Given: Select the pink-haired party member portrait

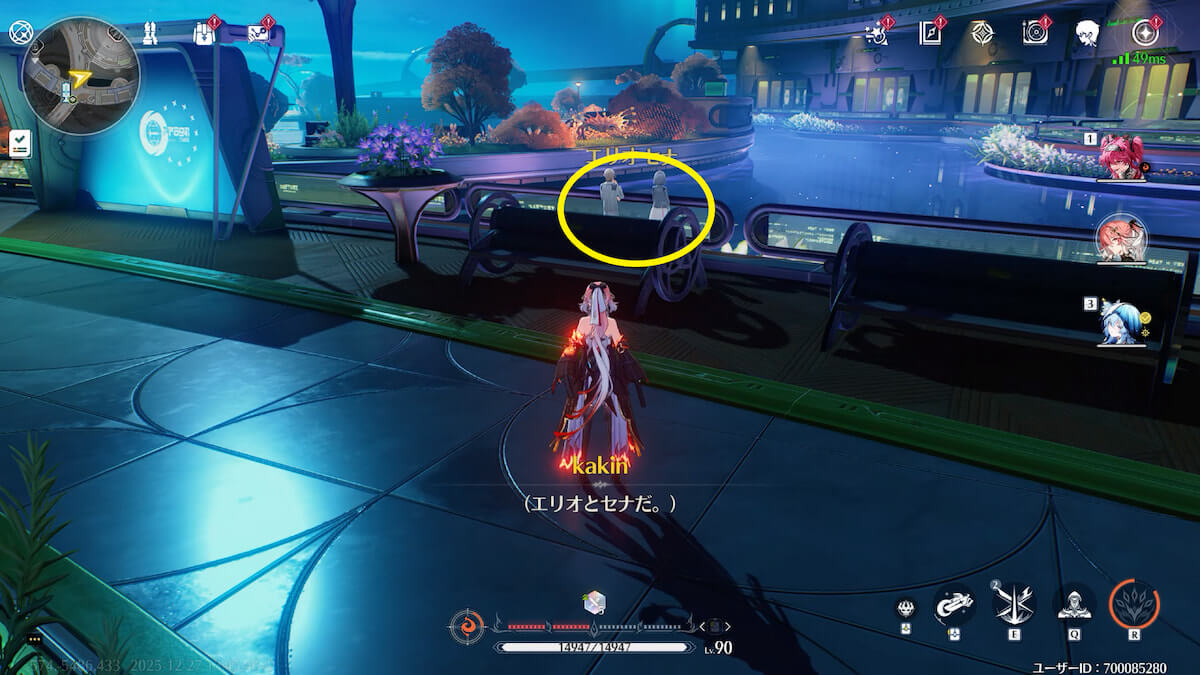Looking at the screenshot, I should click(1121, 240).
